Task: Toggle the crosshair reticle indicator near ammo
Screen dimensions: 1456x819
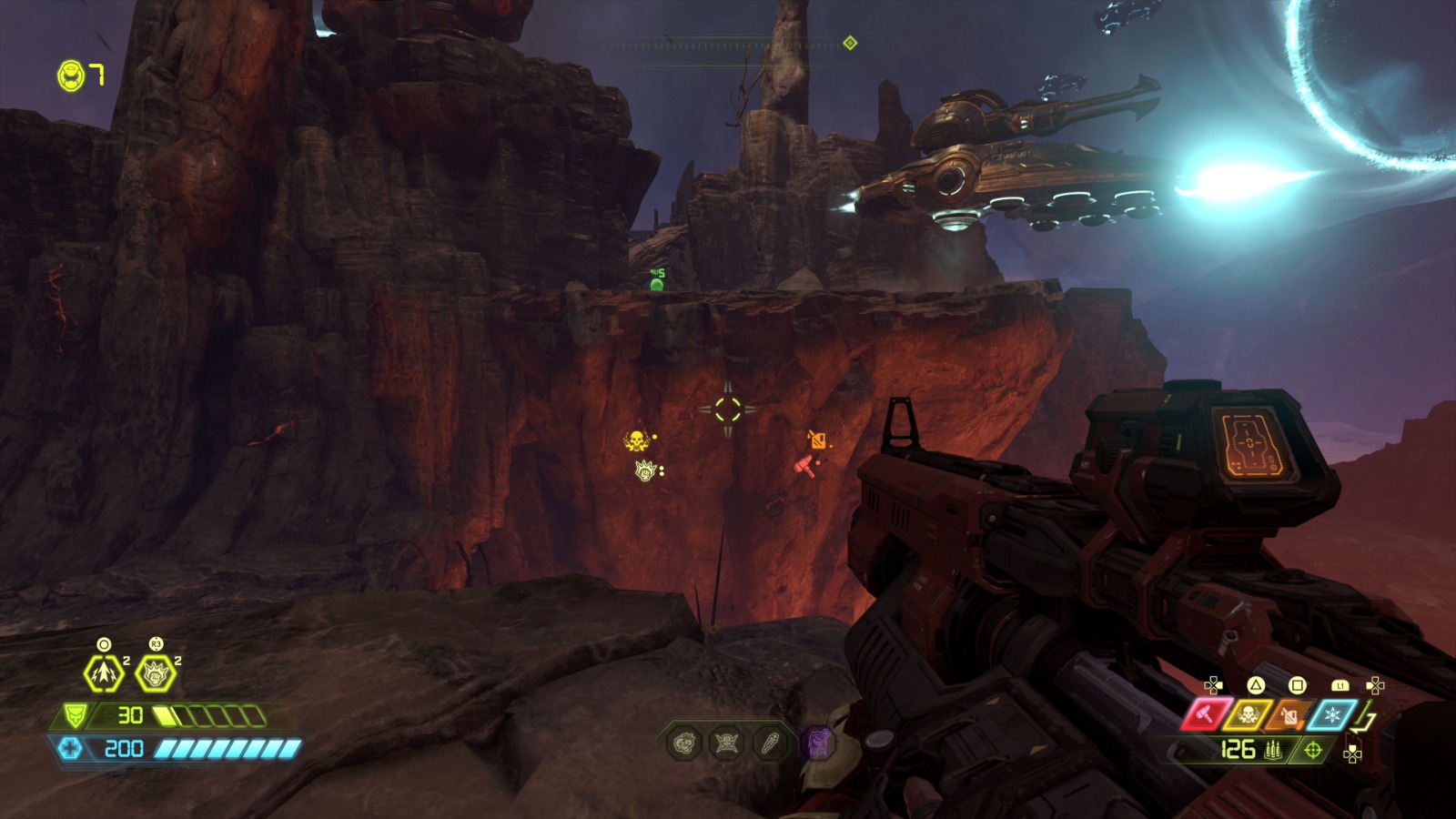Action: pyautogui.click(x=1313, y=752)
